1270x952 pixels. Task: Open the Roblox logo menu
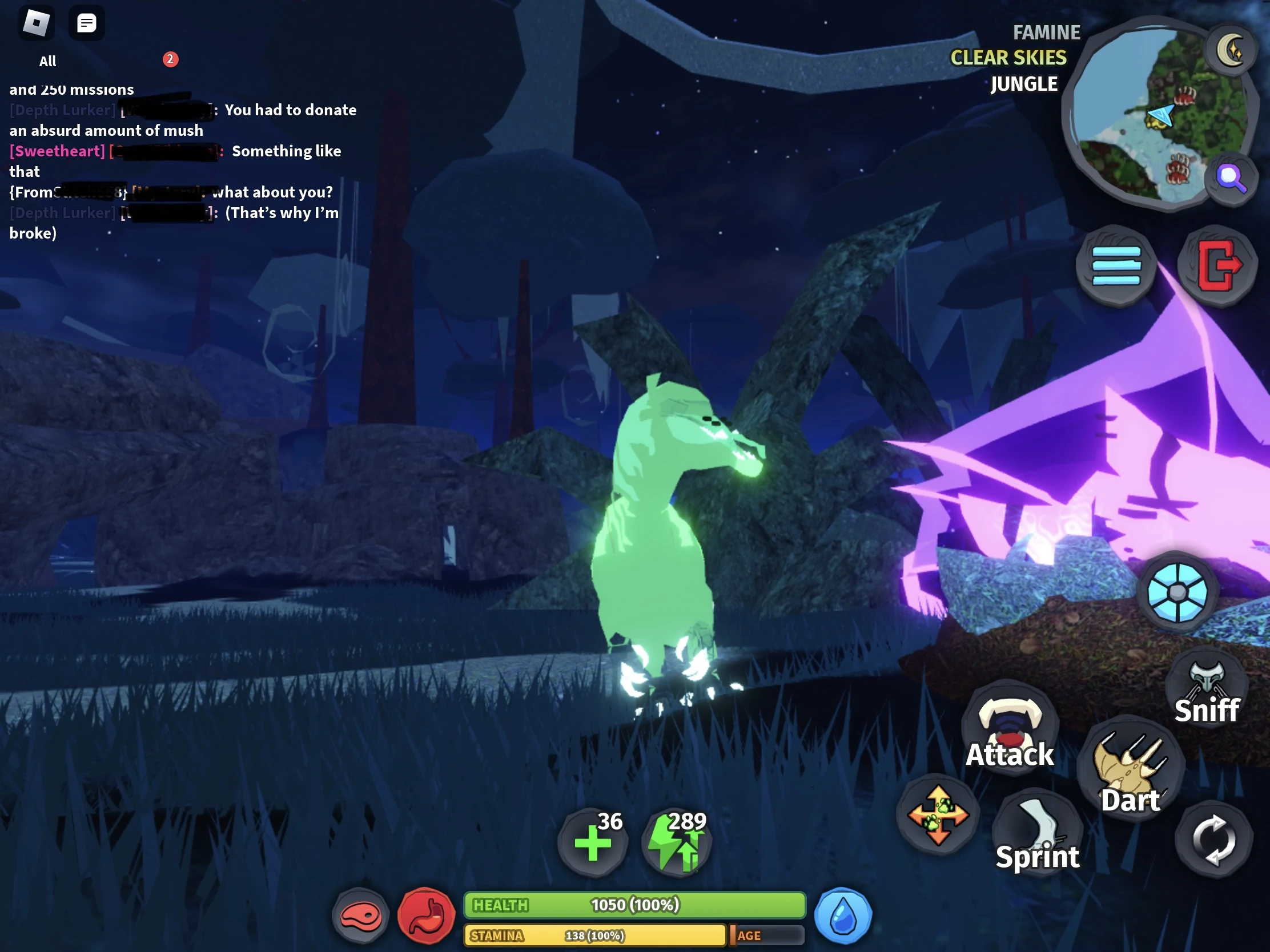click(x=36, y=22)
